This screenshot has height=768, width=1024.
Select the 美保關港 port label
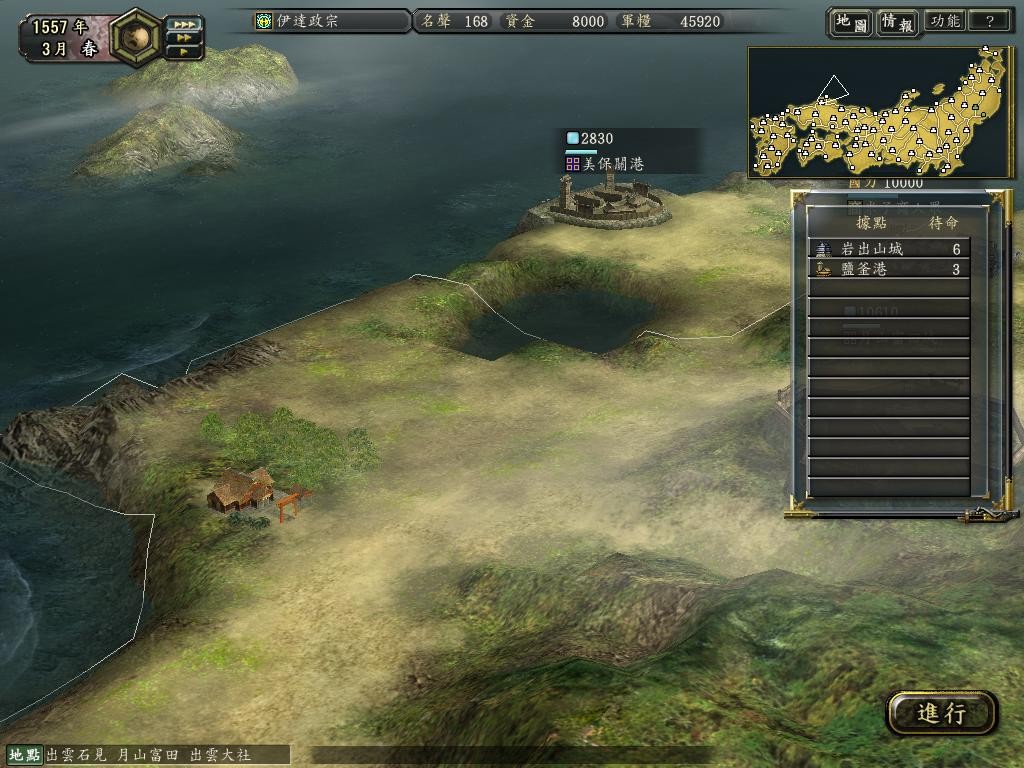pos(612,164)
